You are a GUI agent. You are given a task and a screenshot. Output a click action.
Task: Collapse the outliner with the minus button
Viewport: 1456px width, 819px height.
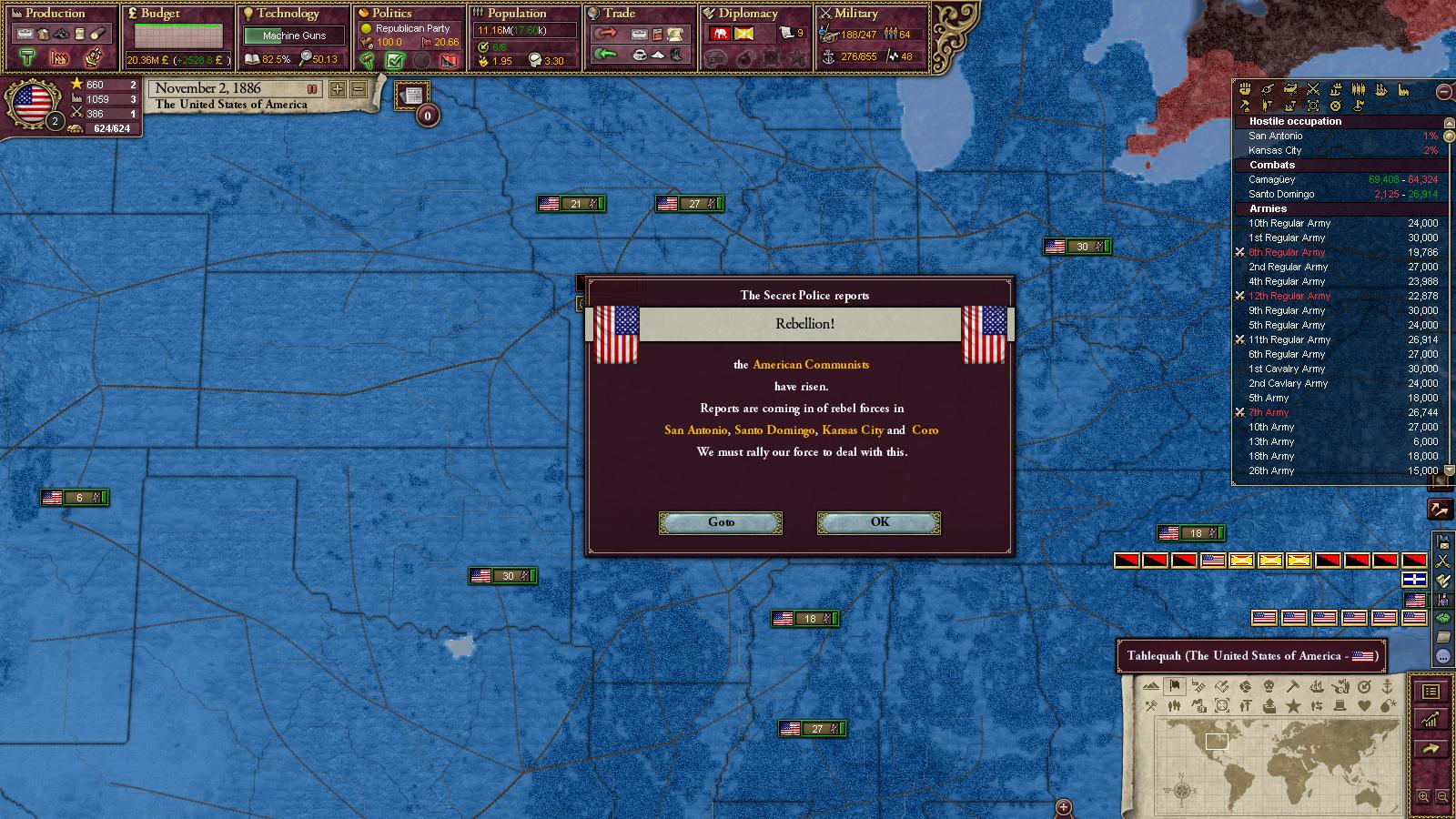(x=1443, y=91)
